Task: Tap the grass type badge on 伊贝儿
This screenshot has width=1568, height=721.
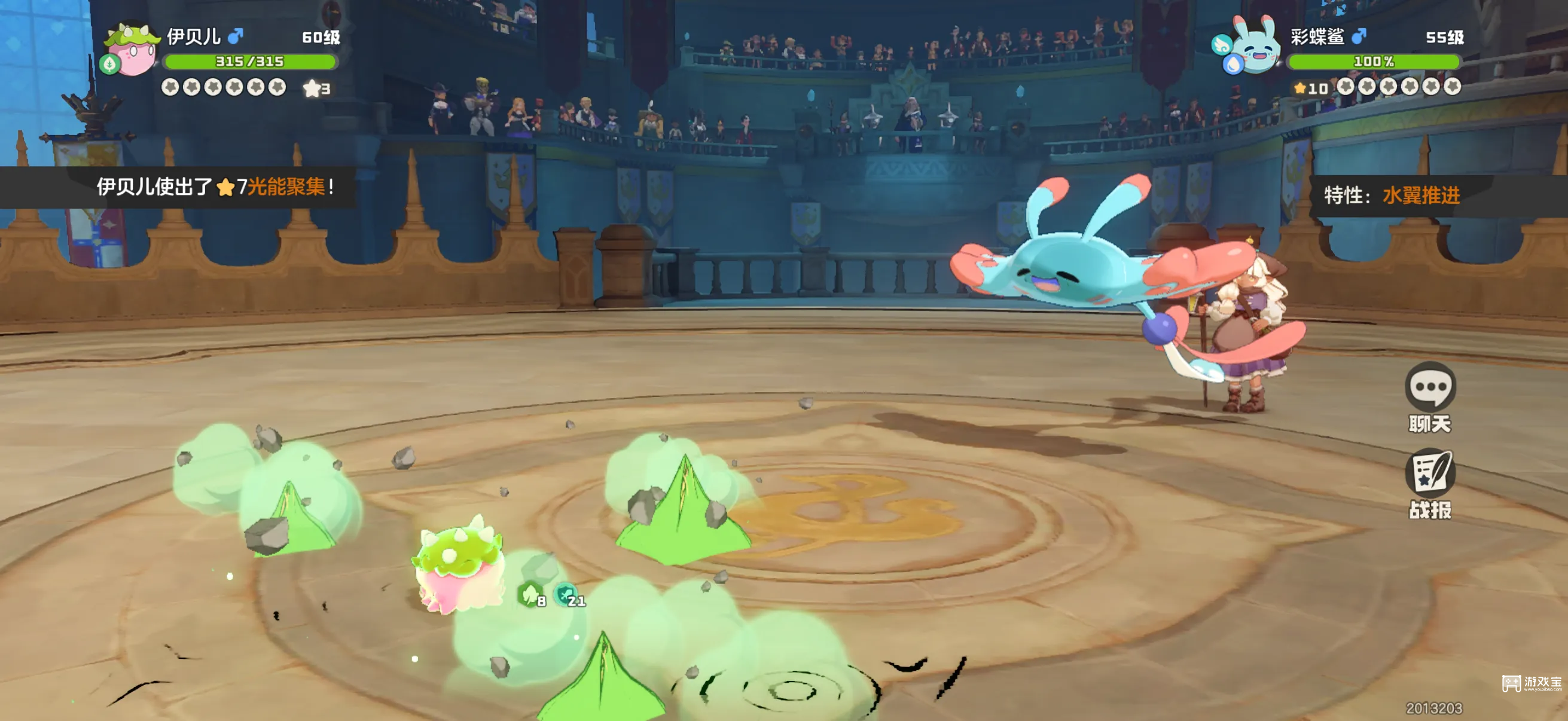Action: [110, 64]
